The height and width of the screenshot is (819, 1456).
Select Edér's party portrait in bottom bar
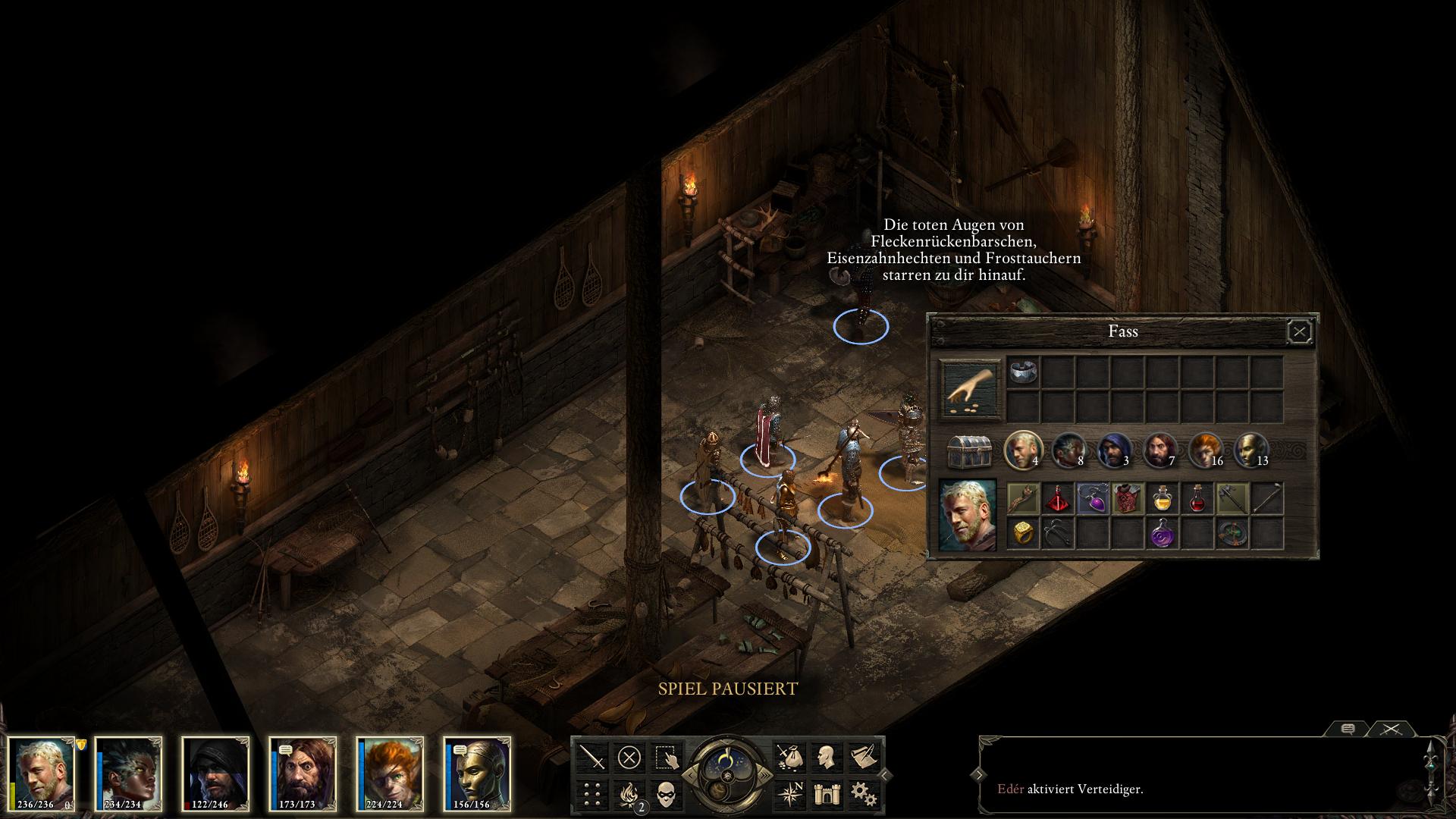42,773
